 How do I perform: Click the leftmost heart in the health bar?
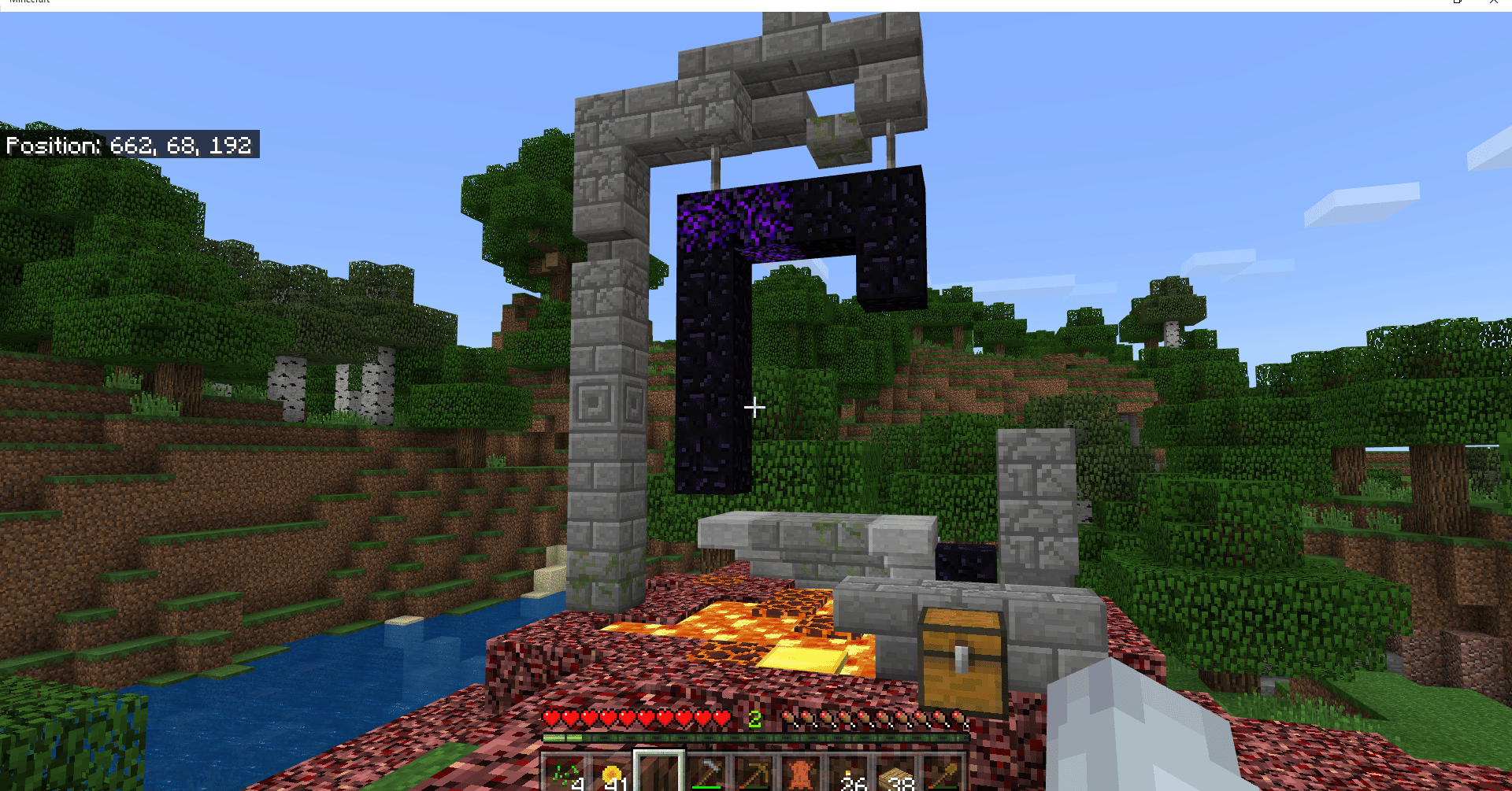[551, 719]
